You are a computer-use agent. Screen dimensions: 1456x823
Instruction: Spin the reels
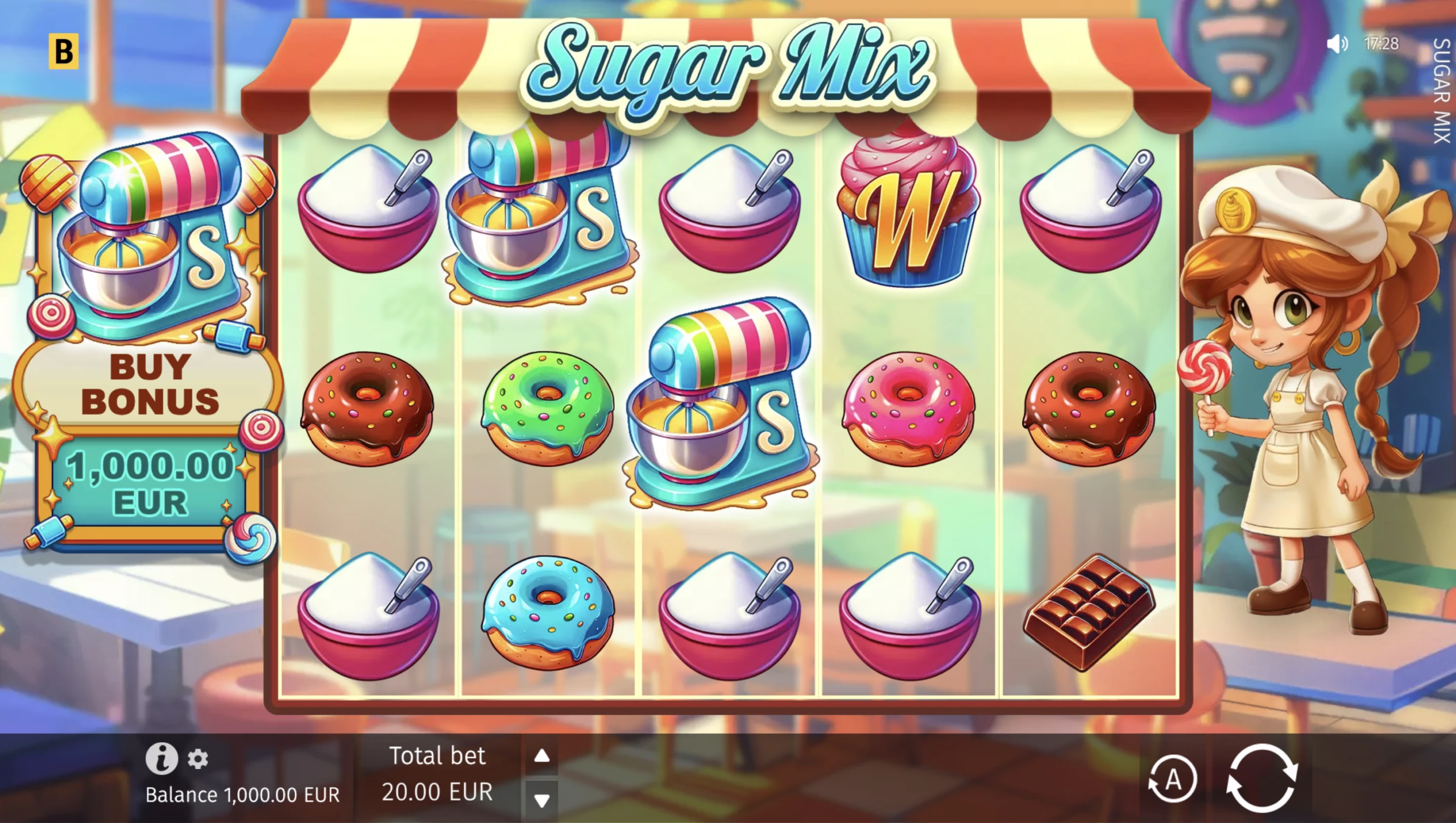coord(1261,778)
